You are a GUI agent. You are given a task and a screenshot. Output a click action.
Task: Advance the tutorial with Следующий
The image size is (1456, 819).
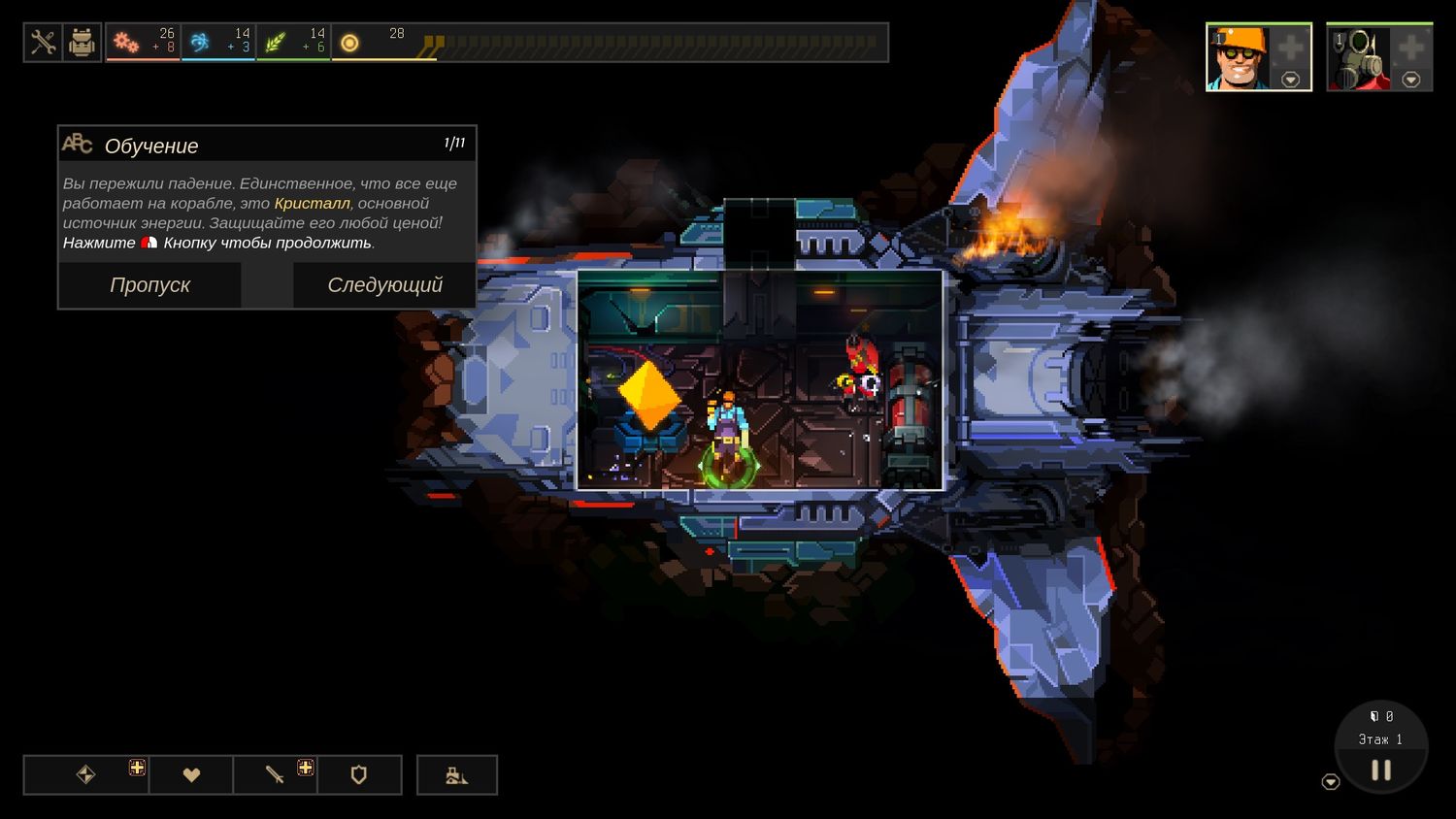click(384, 285)
